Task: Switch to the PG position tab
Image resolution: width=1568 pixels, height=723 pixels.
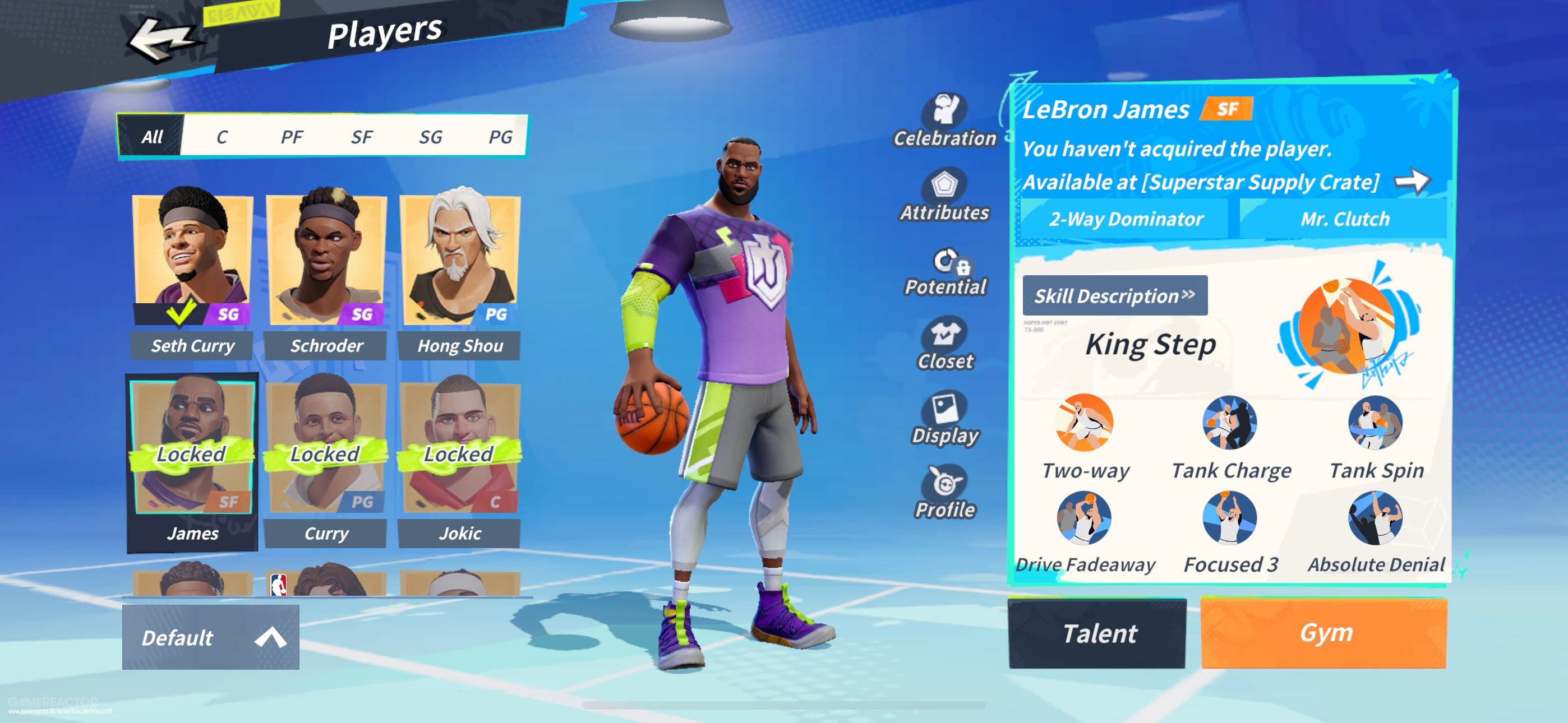Action: (x=504, y=137)
